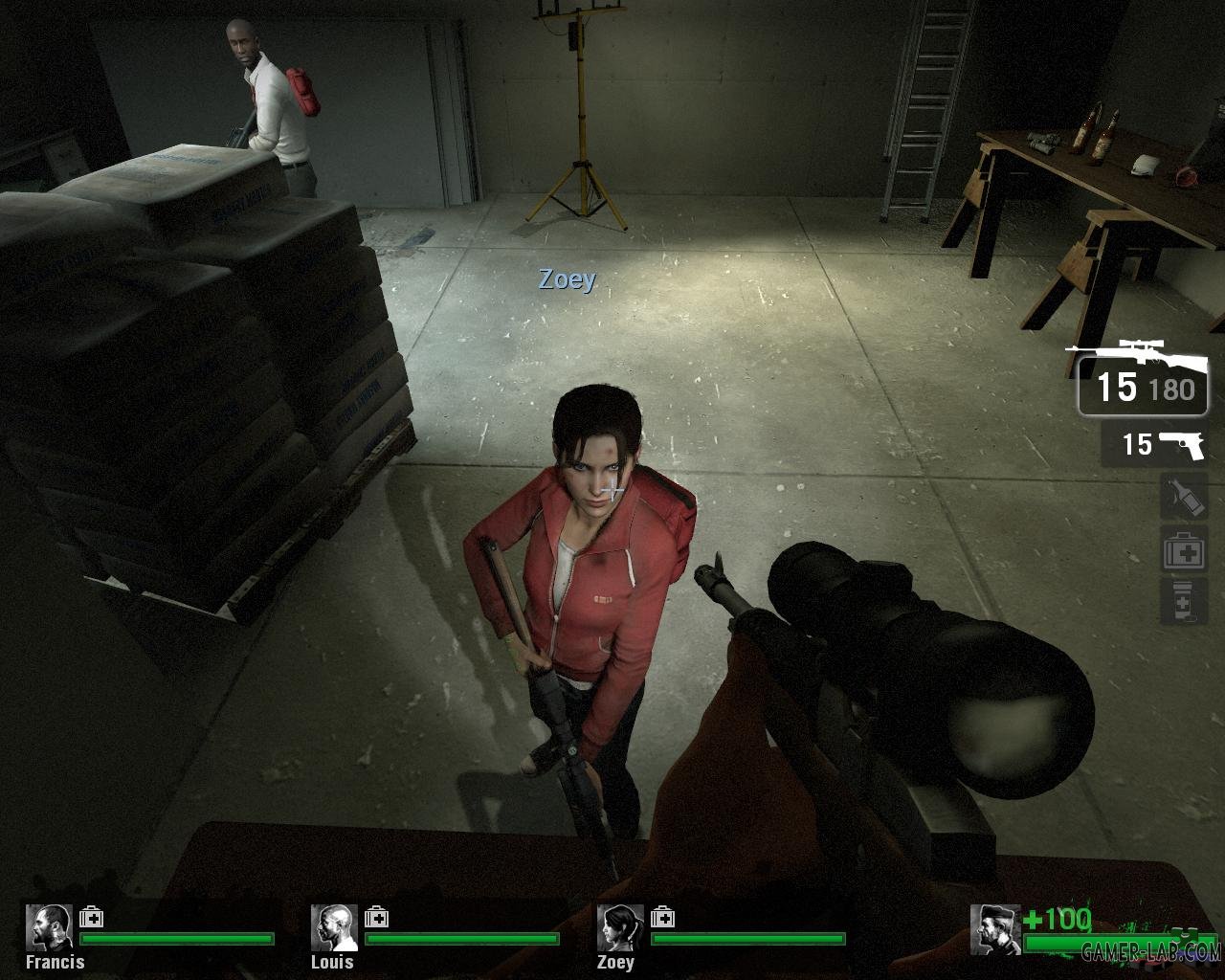This screenshot has width=1225, height=980.
Task: Click Louis's teammate portrait
Action: (334, 927)
